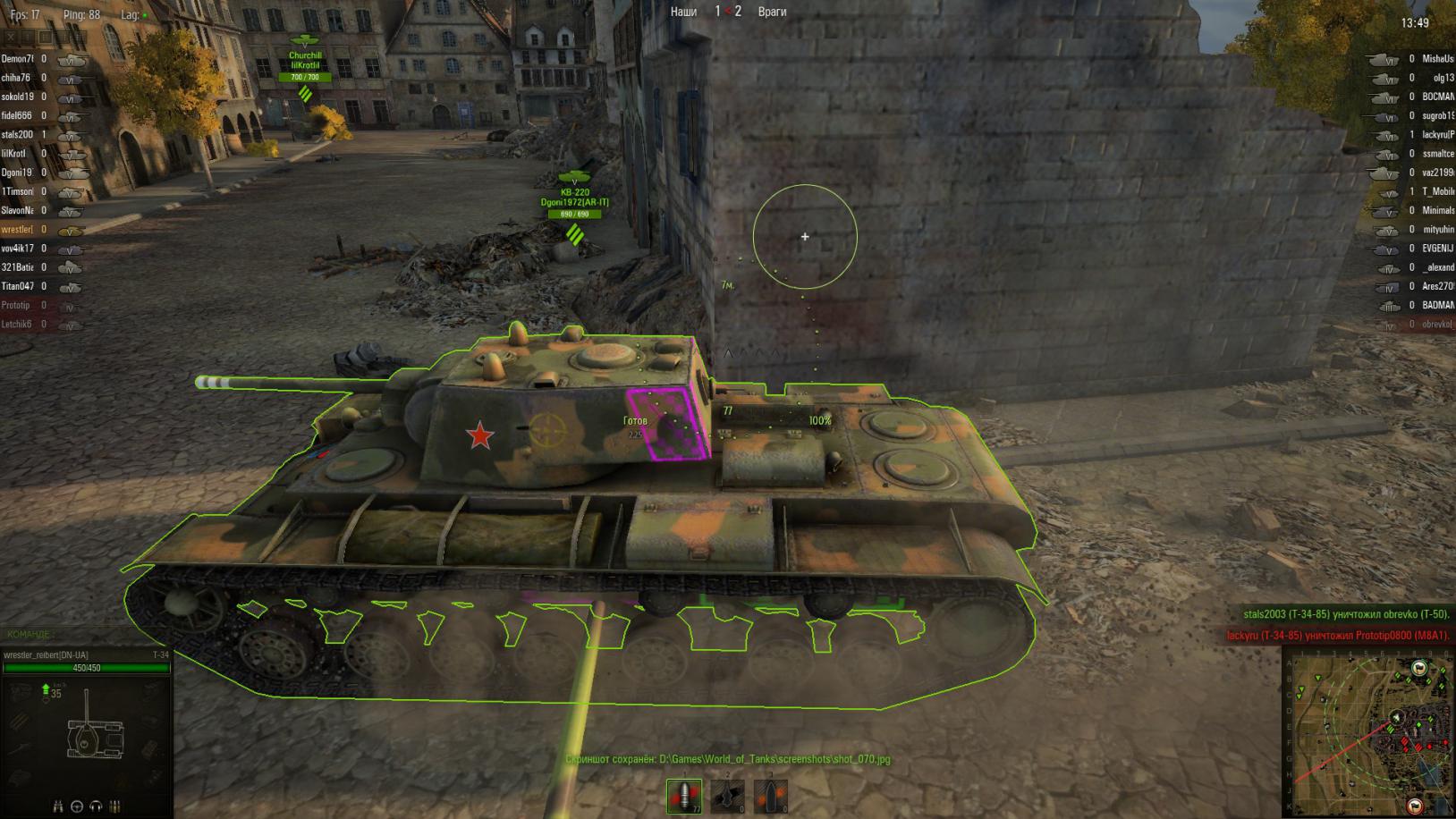Select enemy EVGENIJ in the enemy list

pos(1437,249)
